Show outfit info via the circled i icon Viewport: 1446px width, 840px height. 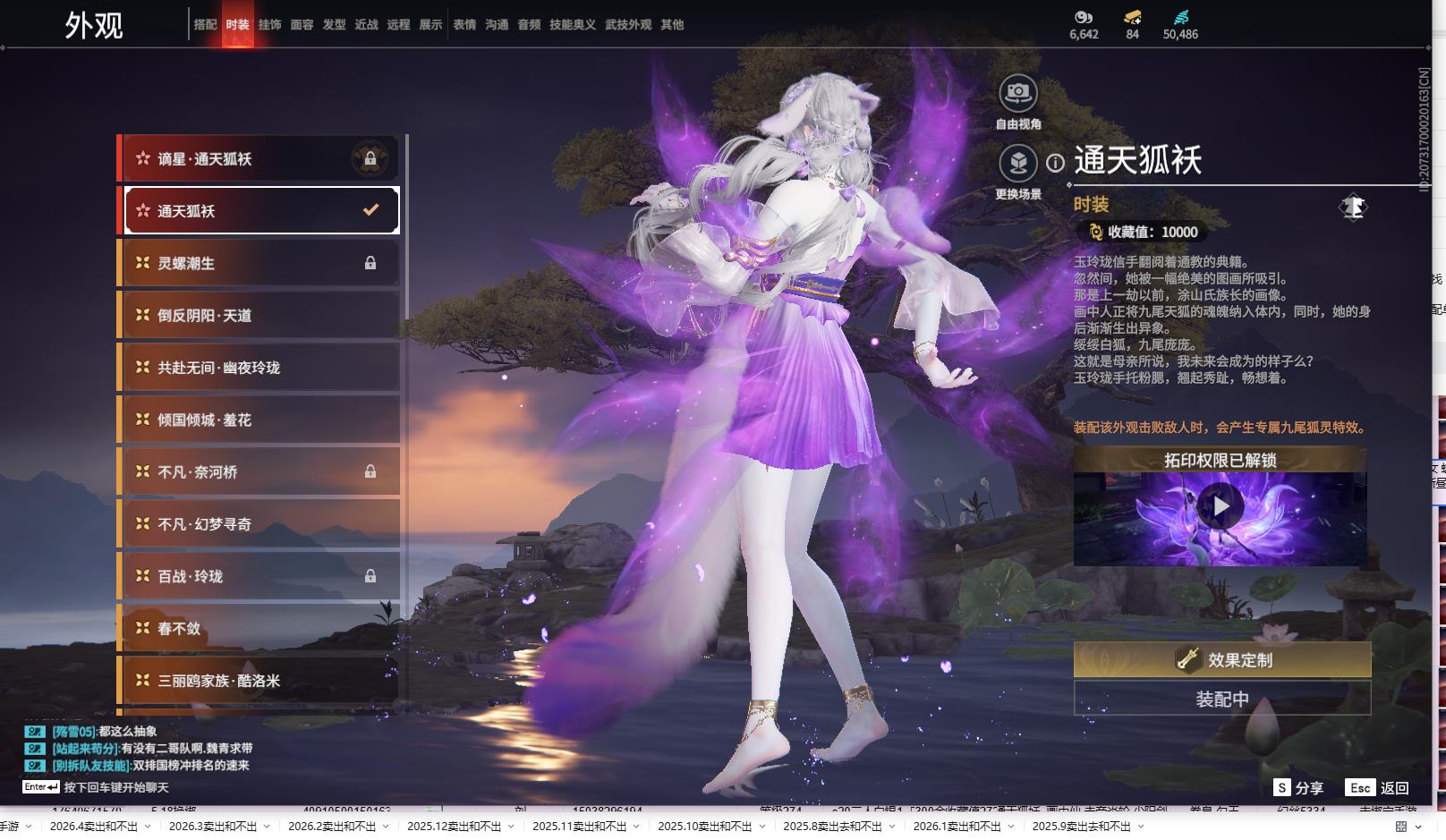[1056, 163]
